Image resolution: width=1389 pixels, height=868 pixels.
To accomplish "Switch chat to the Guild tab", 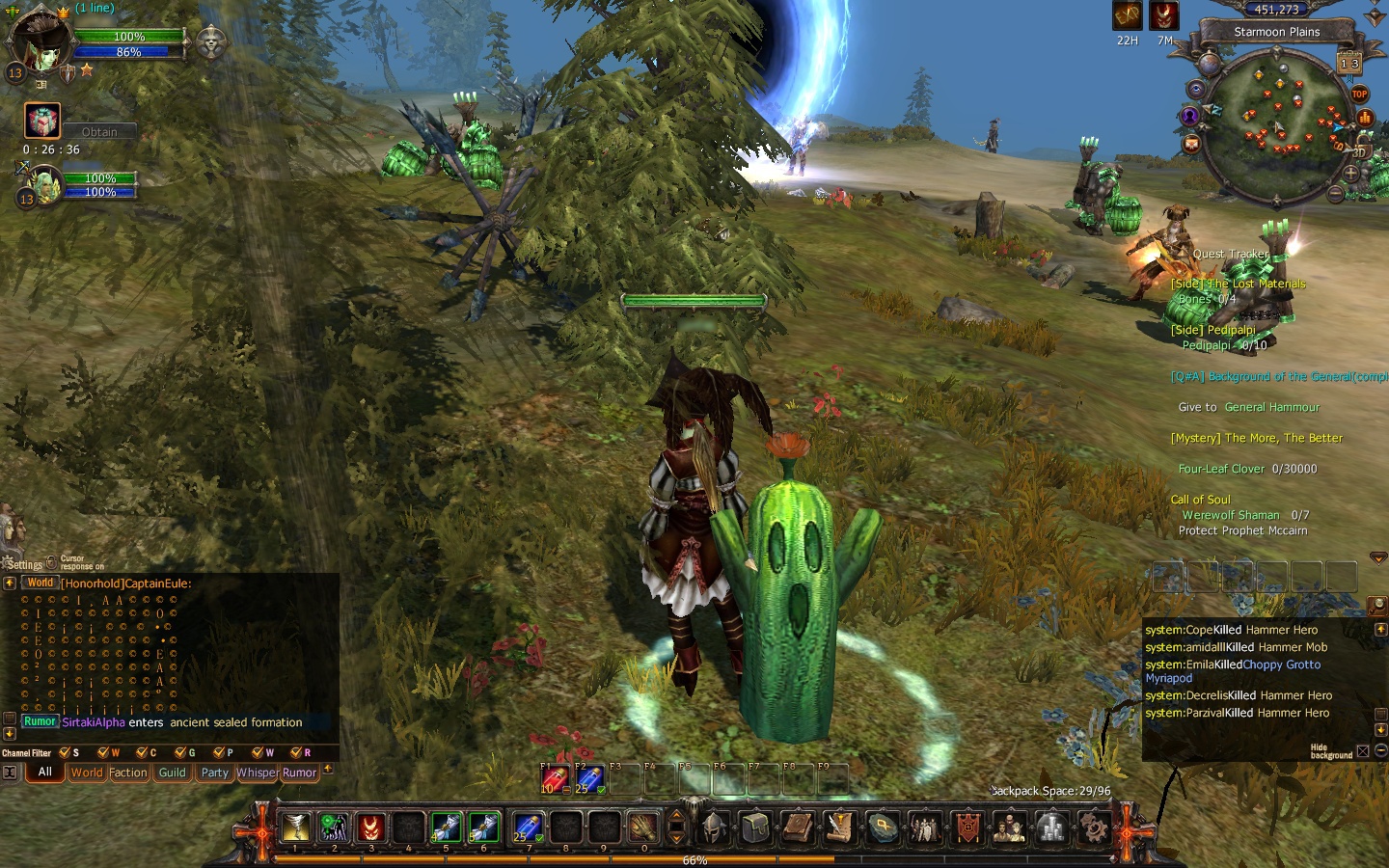I will pyautogui.click(x=173, y=773).
